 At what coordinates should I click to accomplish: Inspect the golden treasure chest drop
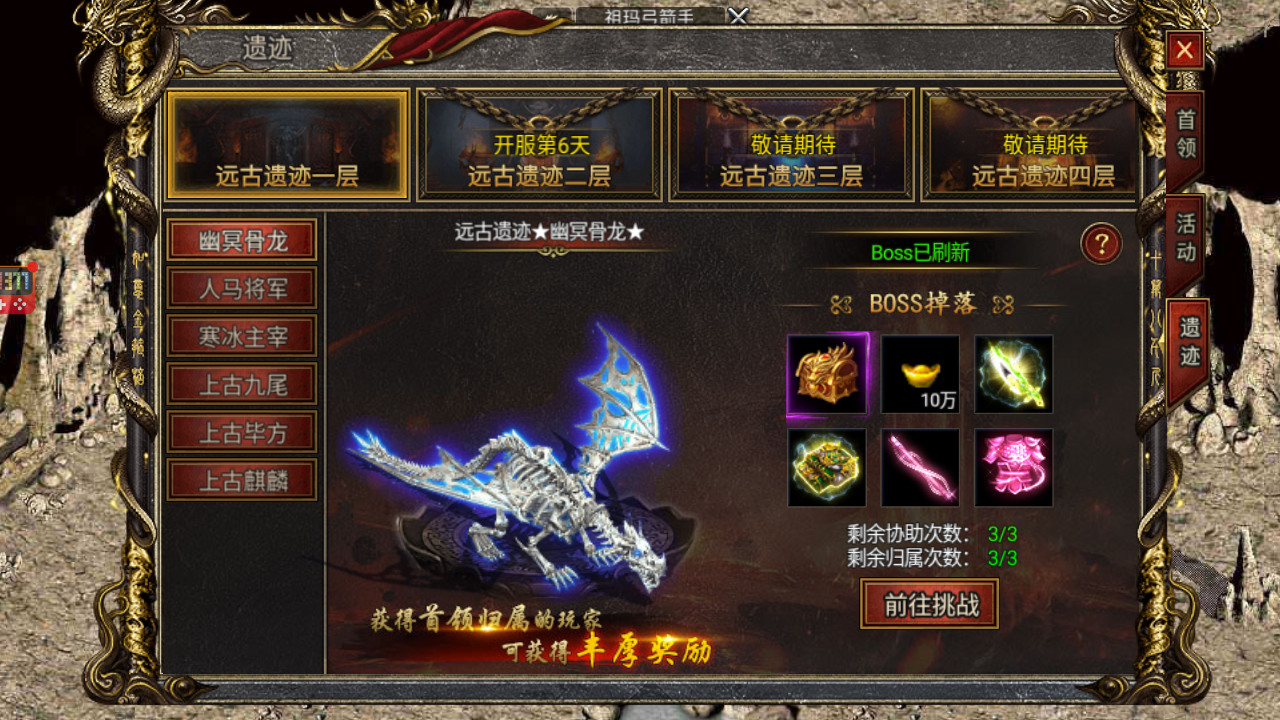pos(827,374)
